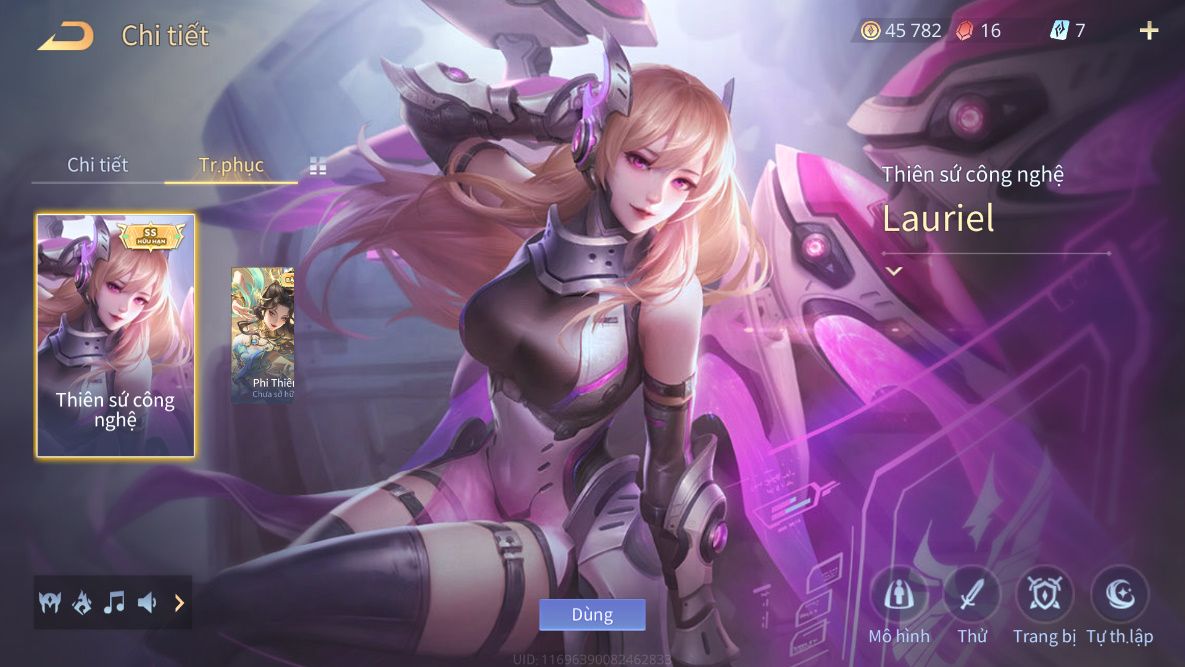Go back using the return arrow
This screenshot has height=667, width=1185.
click(x=66, y=36)
